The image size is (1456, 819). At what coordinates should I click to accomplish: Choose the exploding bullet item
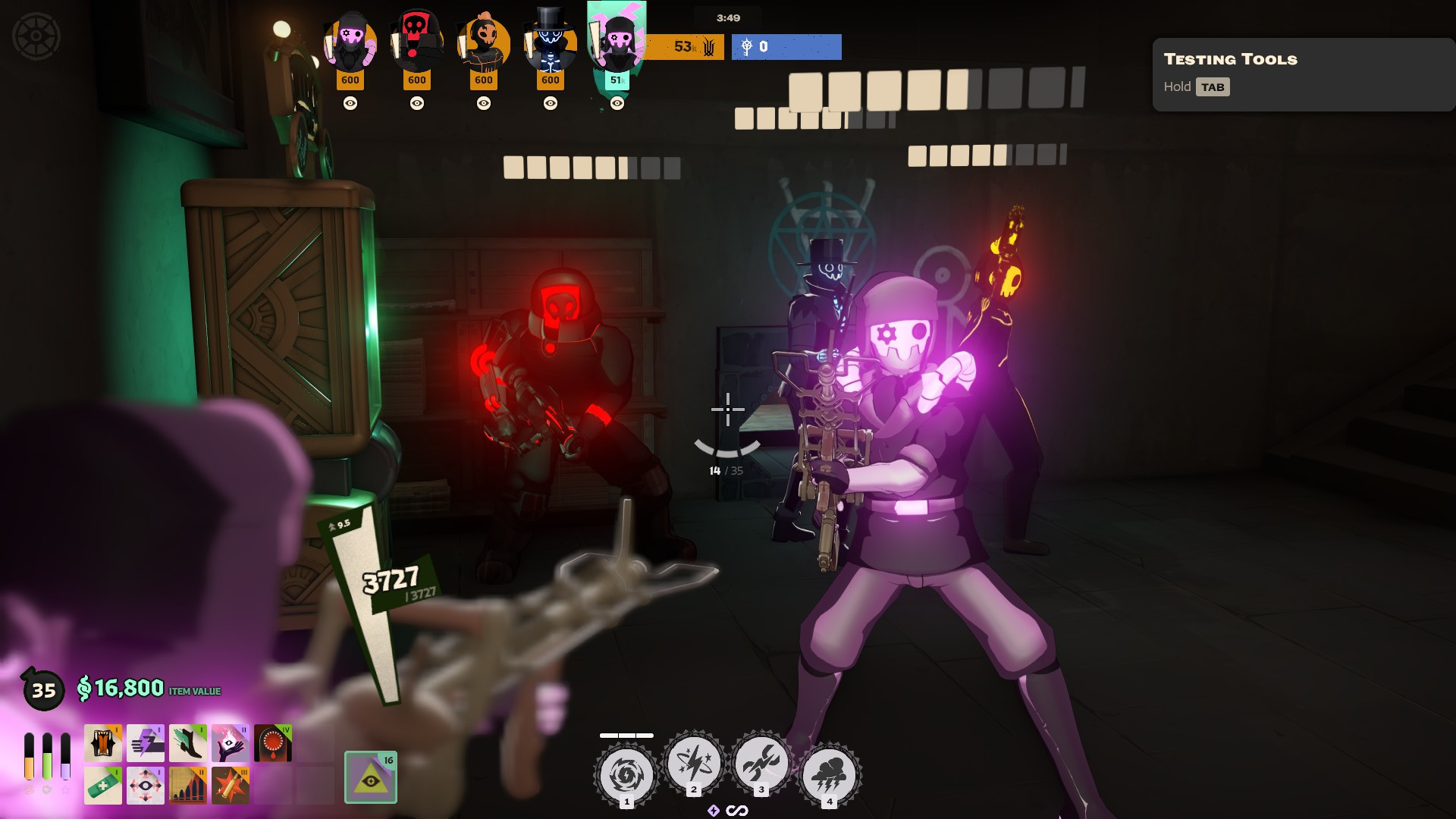pos(231,785)
